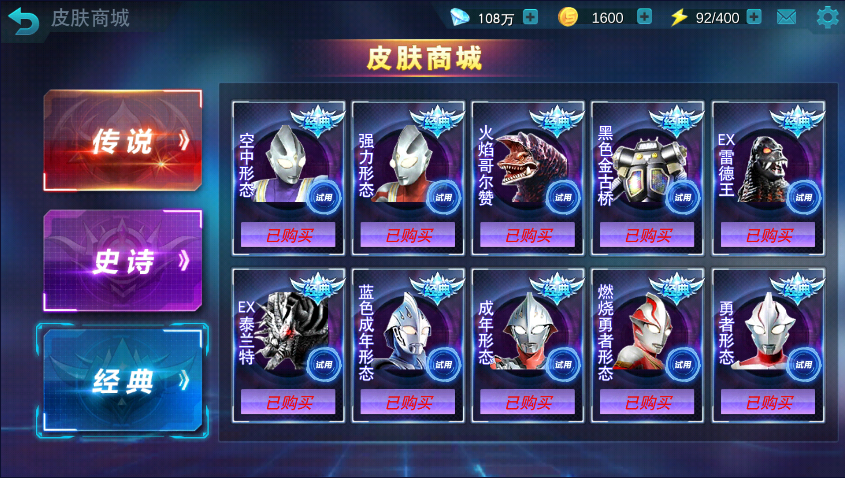Click 试用 on the 火焰哥尔赞 card
Screen dimensions: 845x478
[x=563, y=197]
